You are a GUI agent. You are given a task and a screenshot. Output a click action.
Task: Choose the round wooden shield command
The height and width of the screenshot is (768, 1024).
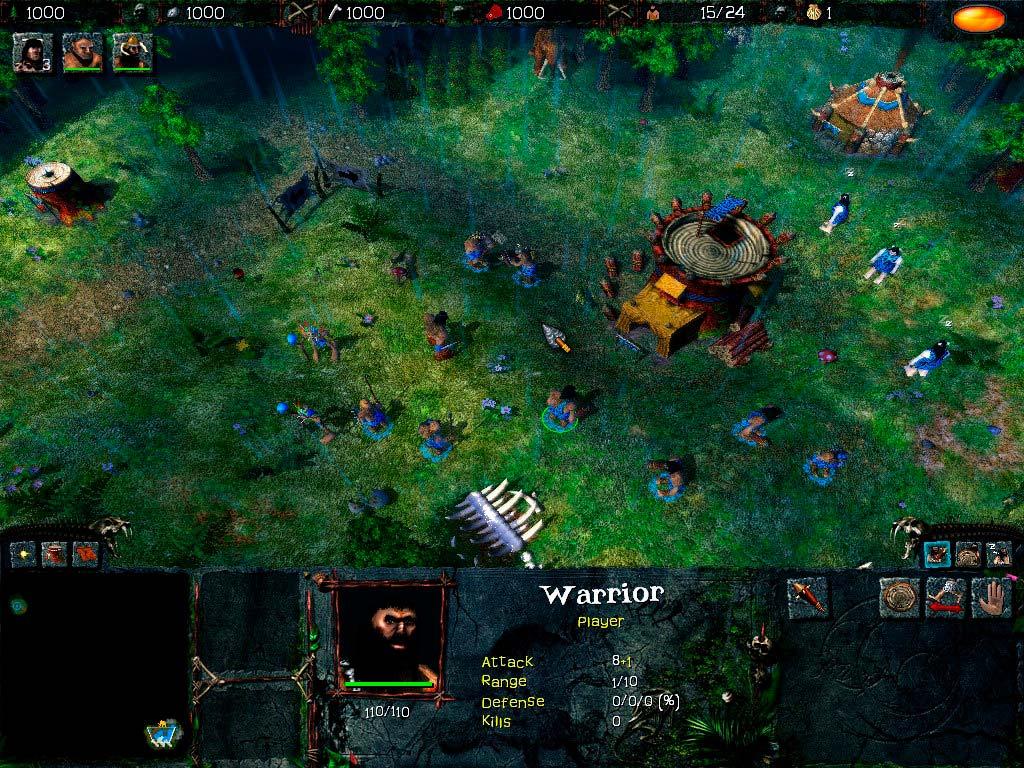point(899,598)
